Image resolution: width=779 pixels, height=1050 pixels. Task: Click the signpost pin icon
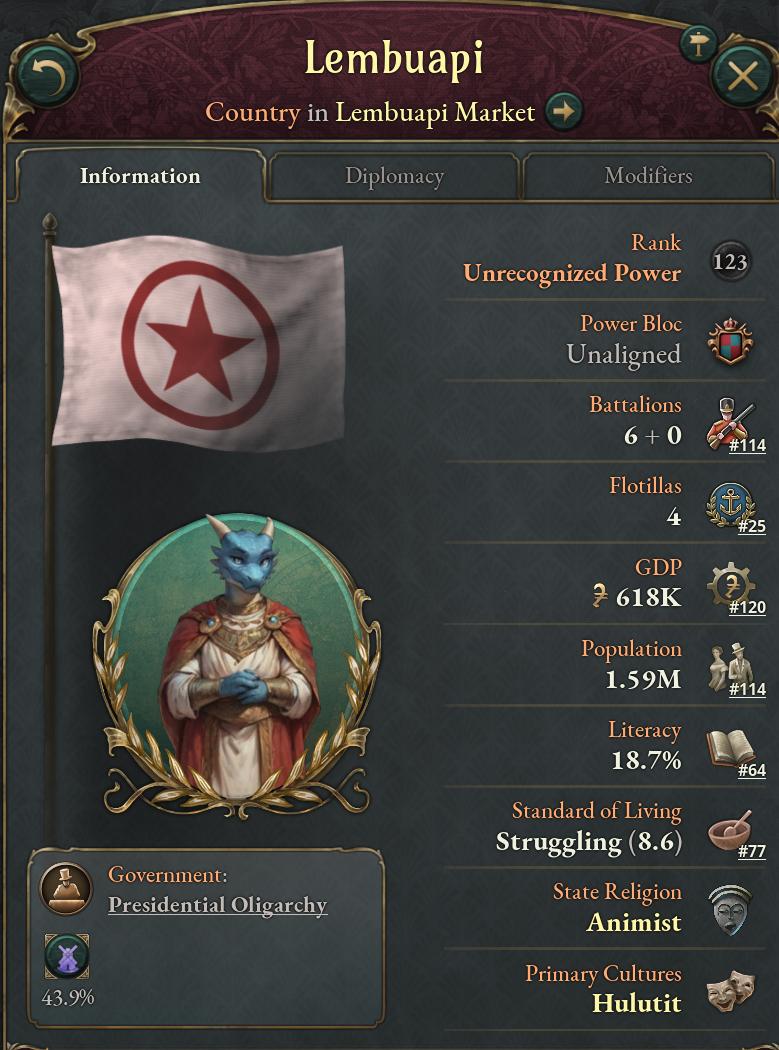tap(696, 42)
